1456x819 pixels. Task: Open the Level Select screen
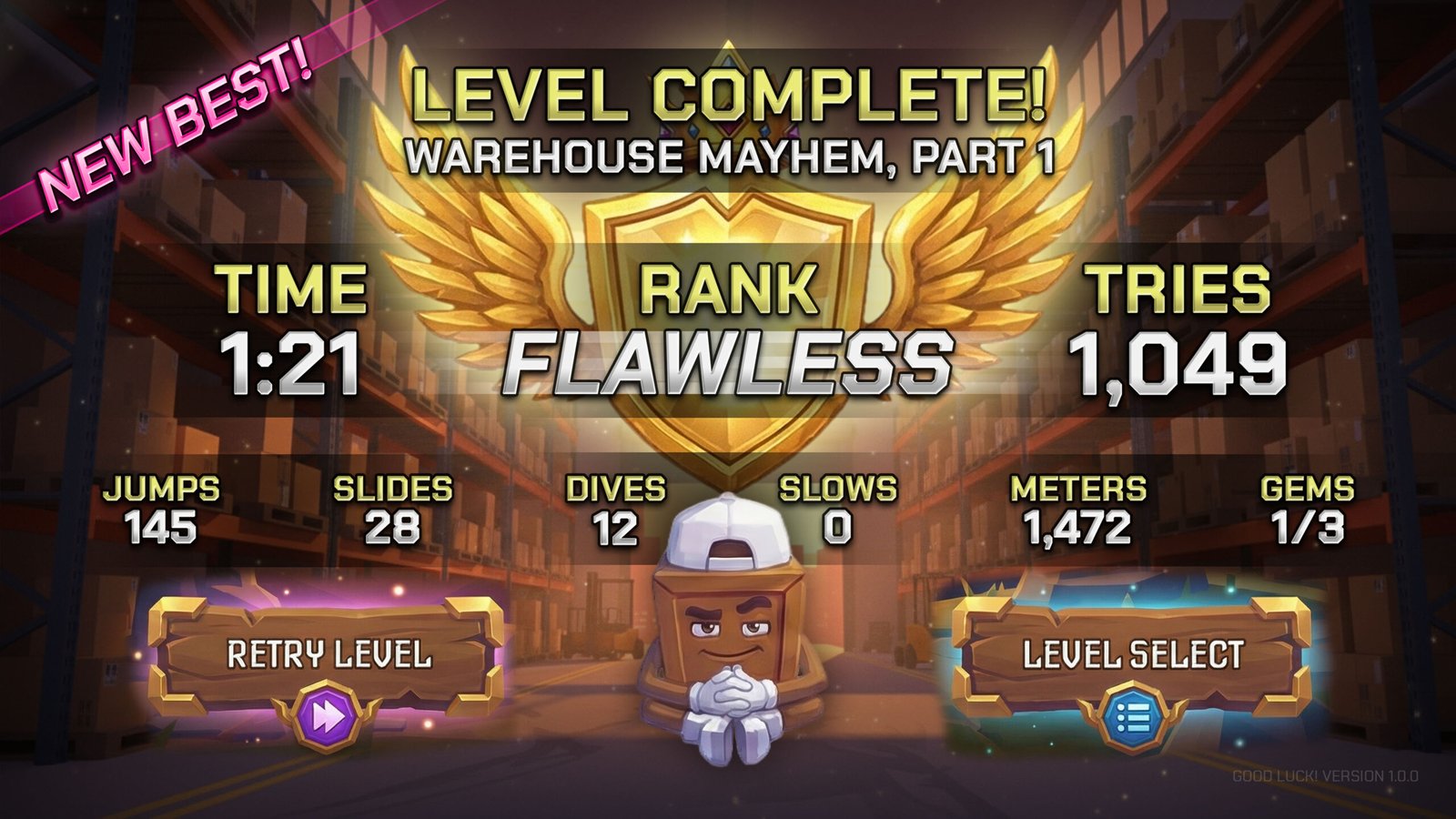[1132, 656]
